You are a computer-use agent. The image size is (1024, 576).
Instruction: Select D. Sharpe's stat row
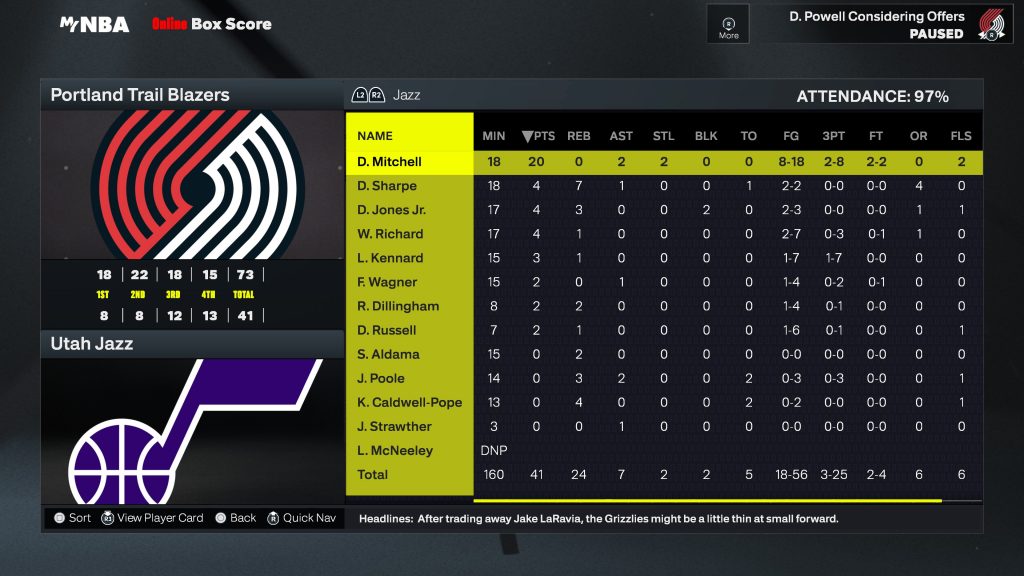click(x=387, y=186)
